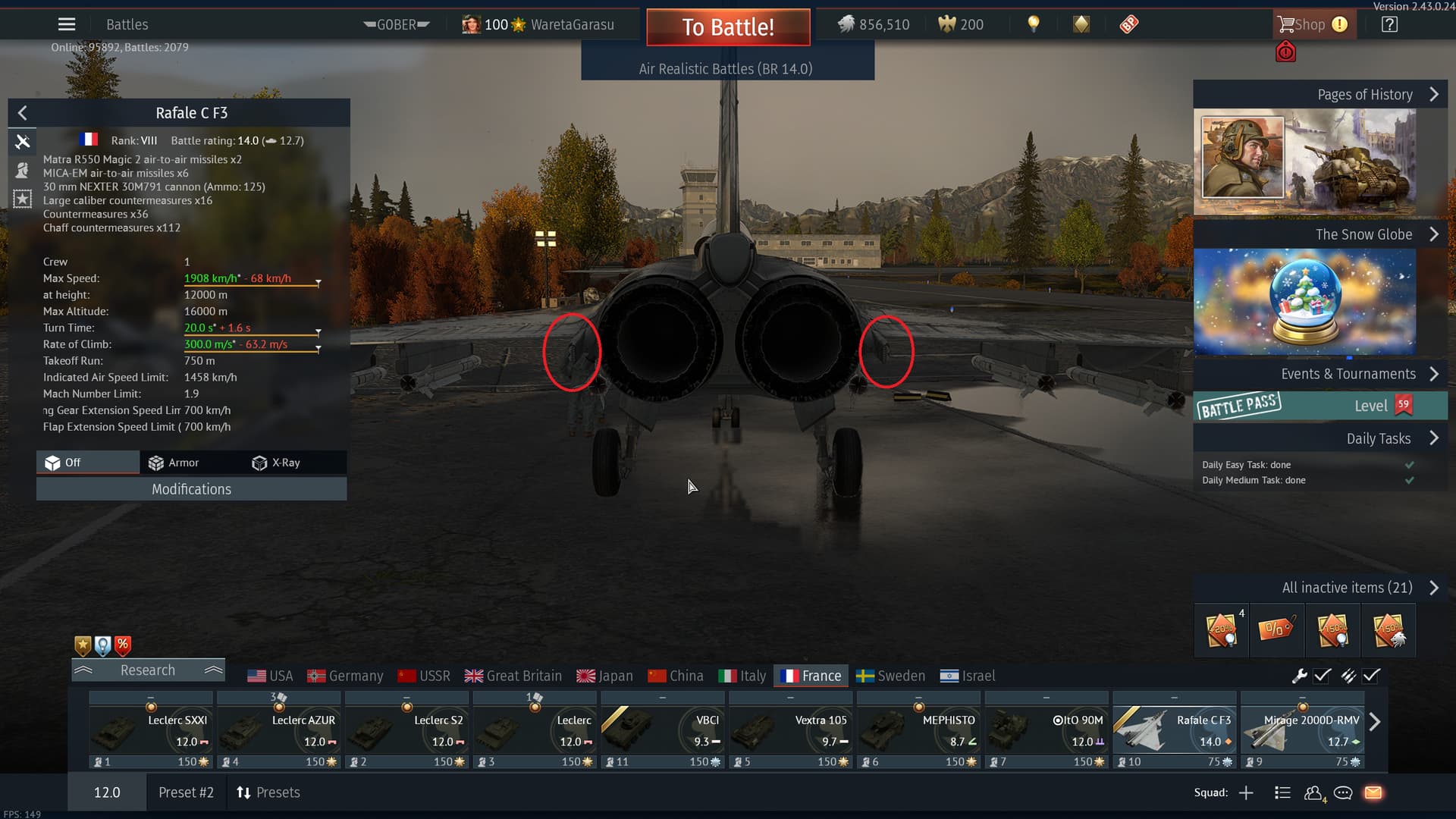View The Snow Globe event banner
The width and height of the screenshot is (1456, 819).
click(1304, 301)
